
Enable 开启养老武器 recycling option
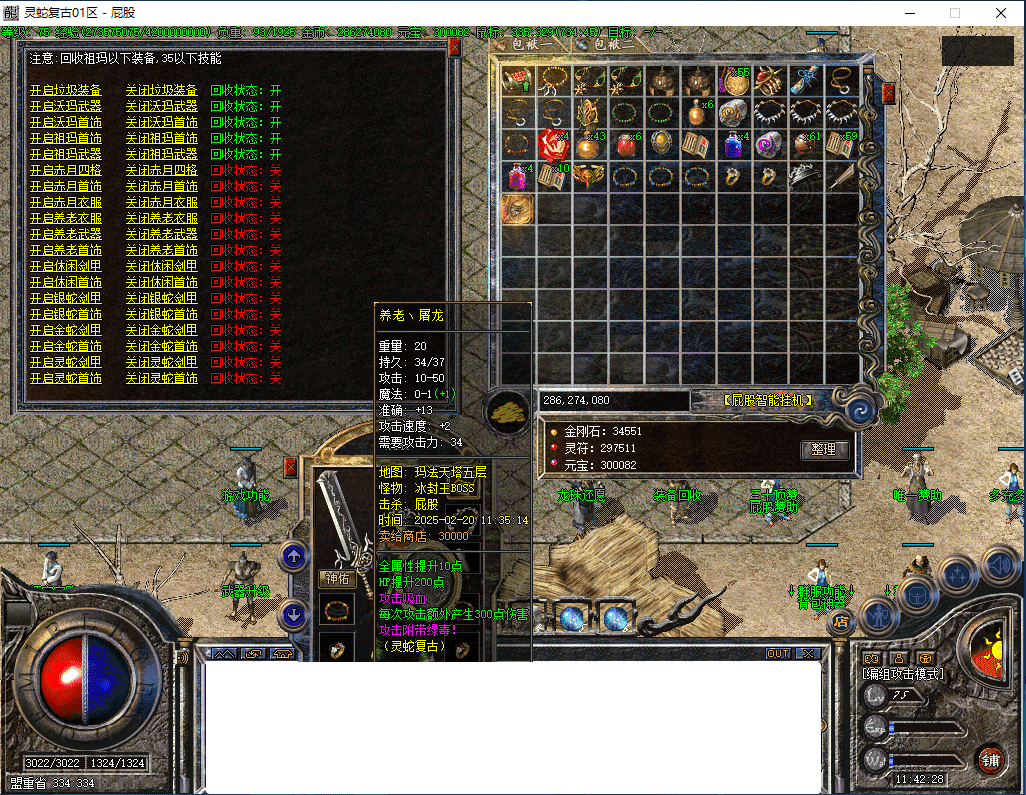pos(65,235)
